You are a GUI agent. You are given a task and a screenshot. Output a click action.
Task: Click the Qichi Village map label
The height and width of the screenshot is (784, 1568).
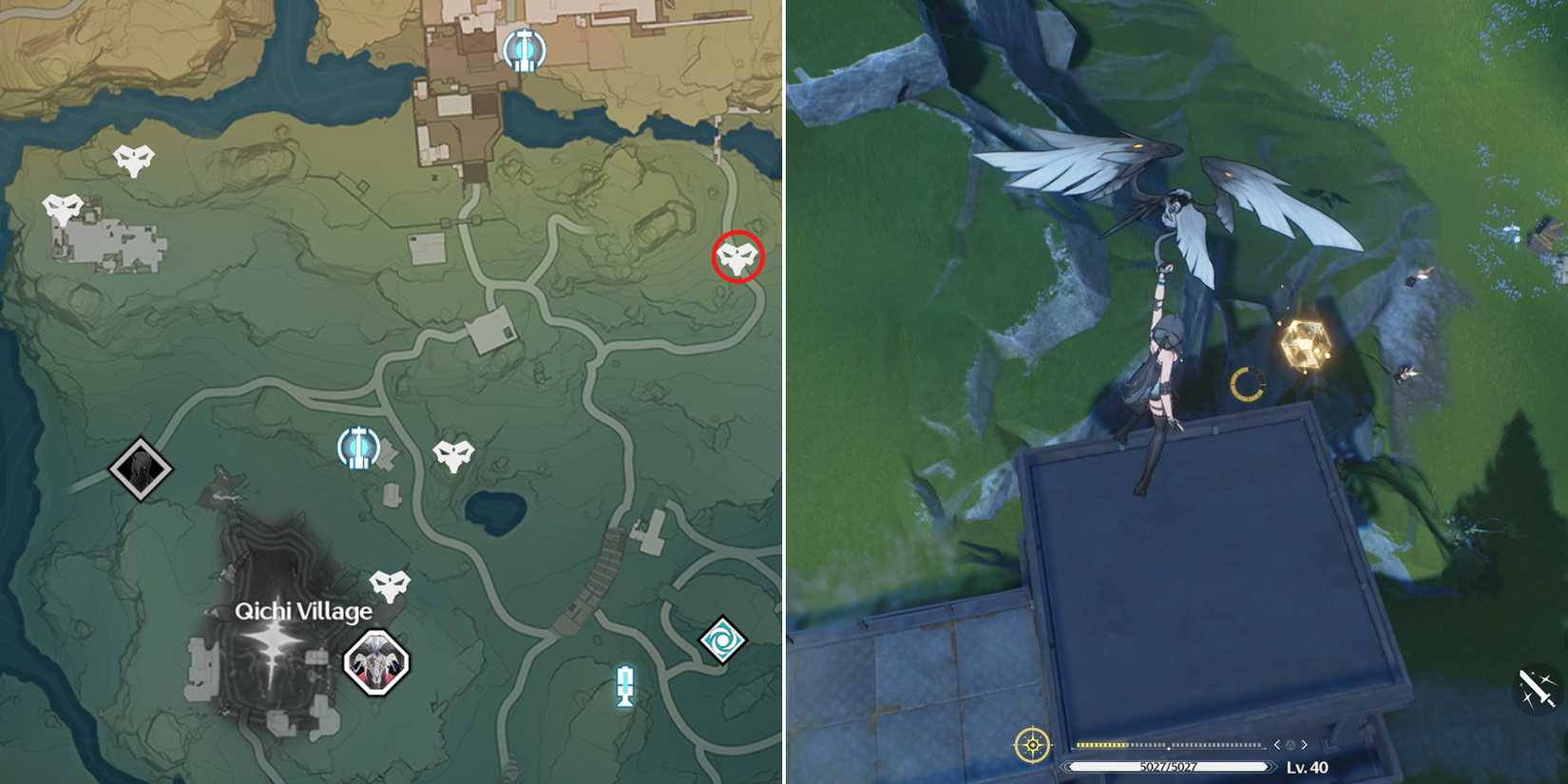(x=305, y=612)
